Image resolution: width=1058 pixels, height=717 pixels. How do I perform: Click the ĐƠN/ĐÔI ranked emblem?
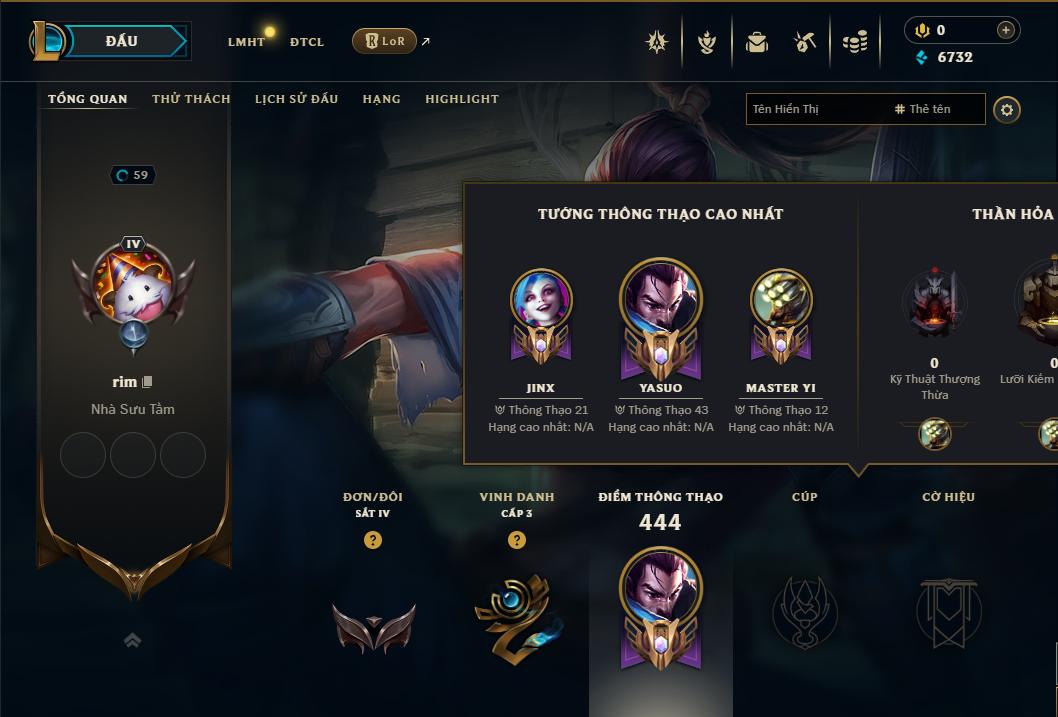tap(373, 627)
